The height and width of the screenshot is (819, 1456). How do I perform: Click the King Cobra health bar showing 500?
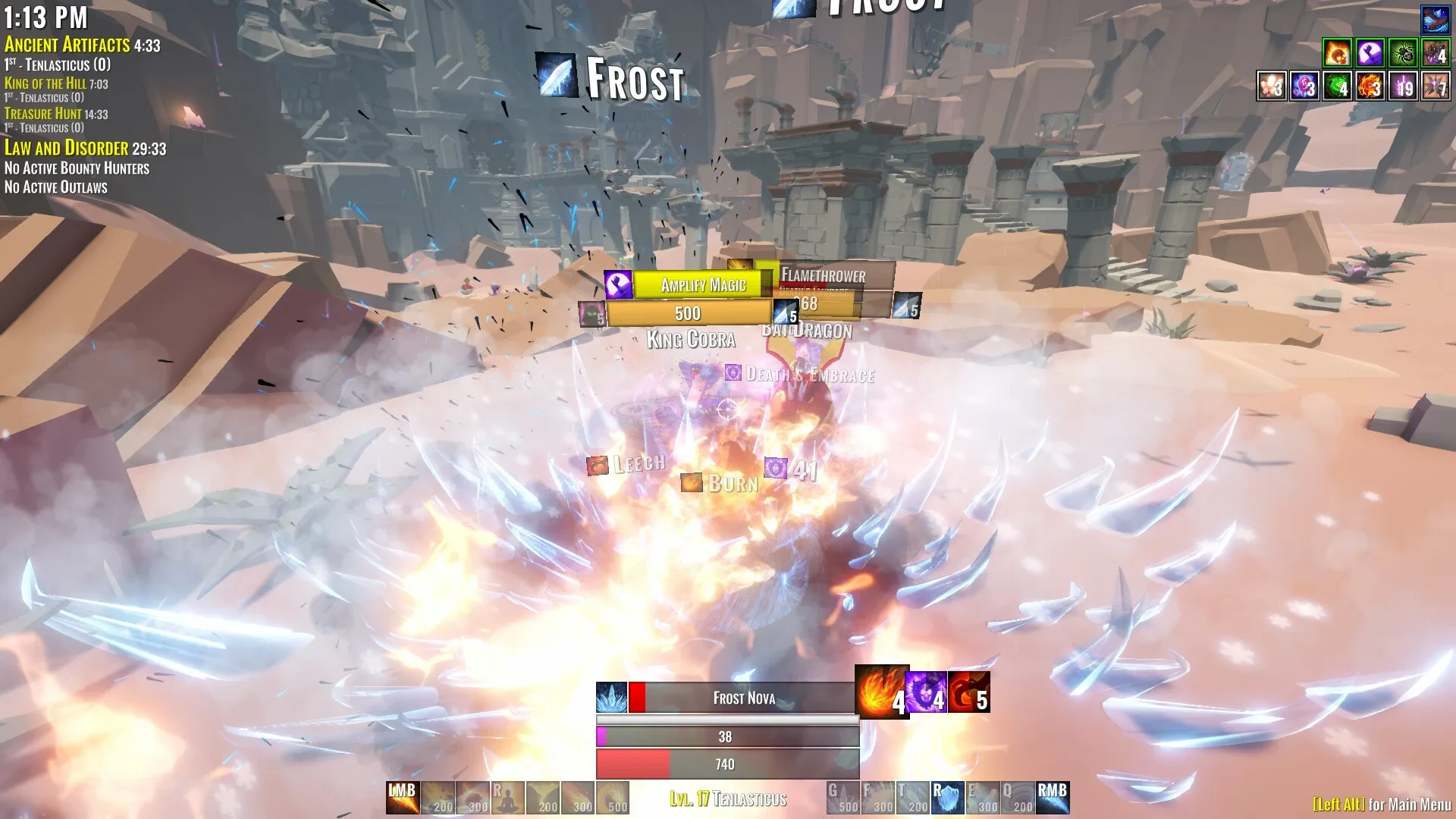686,312
